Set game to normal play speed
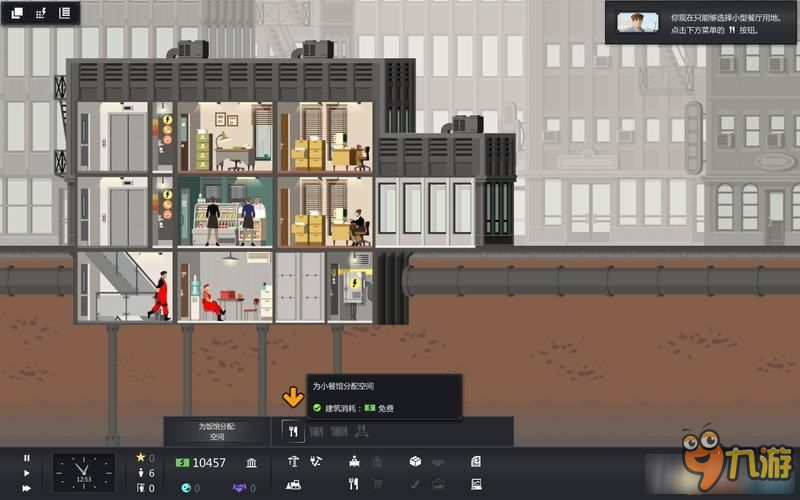The height and width of the screenshot is (500, 800). coord(27,473)
